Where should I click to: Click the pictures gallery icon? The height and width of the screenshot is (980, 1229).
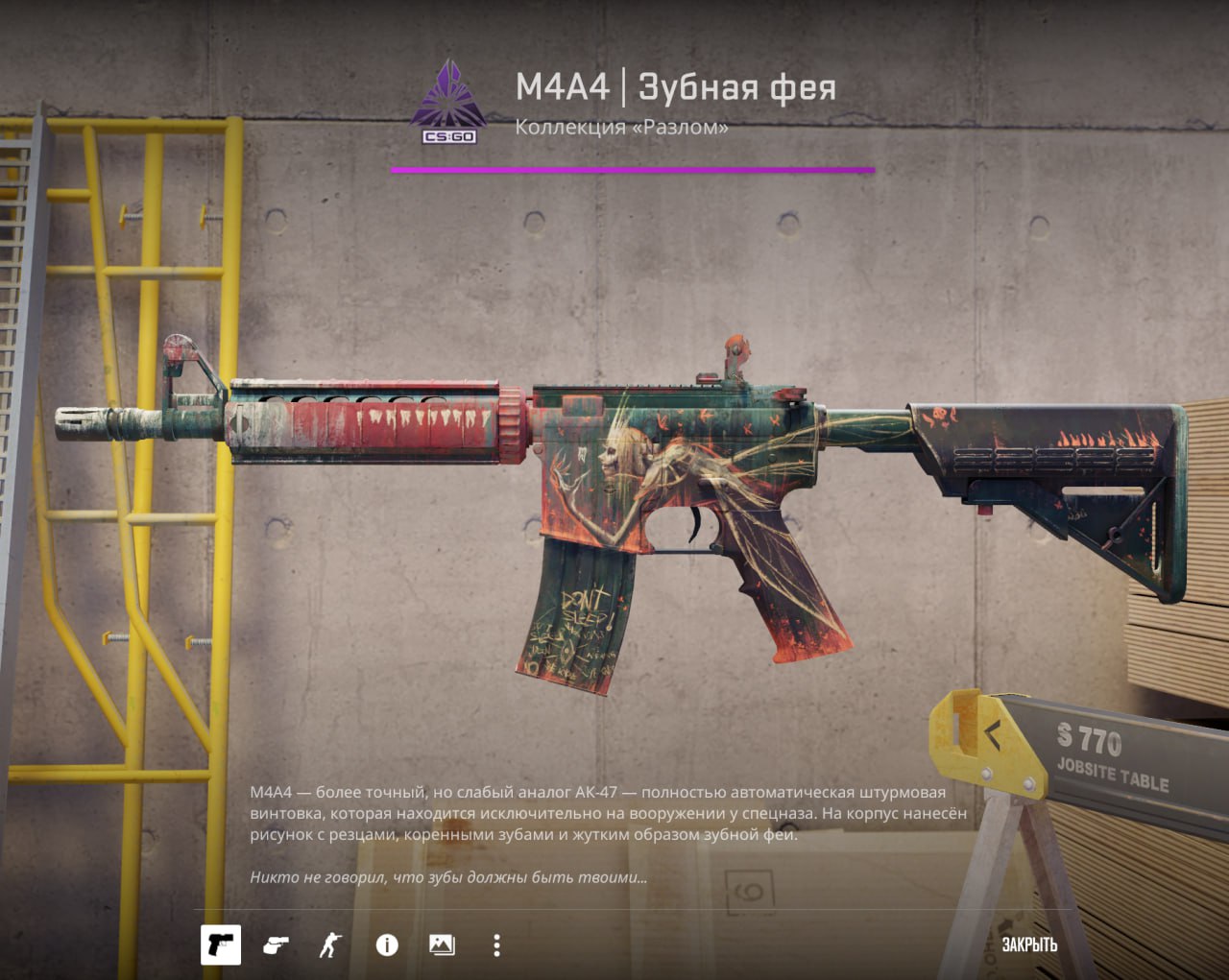[442, 945]
